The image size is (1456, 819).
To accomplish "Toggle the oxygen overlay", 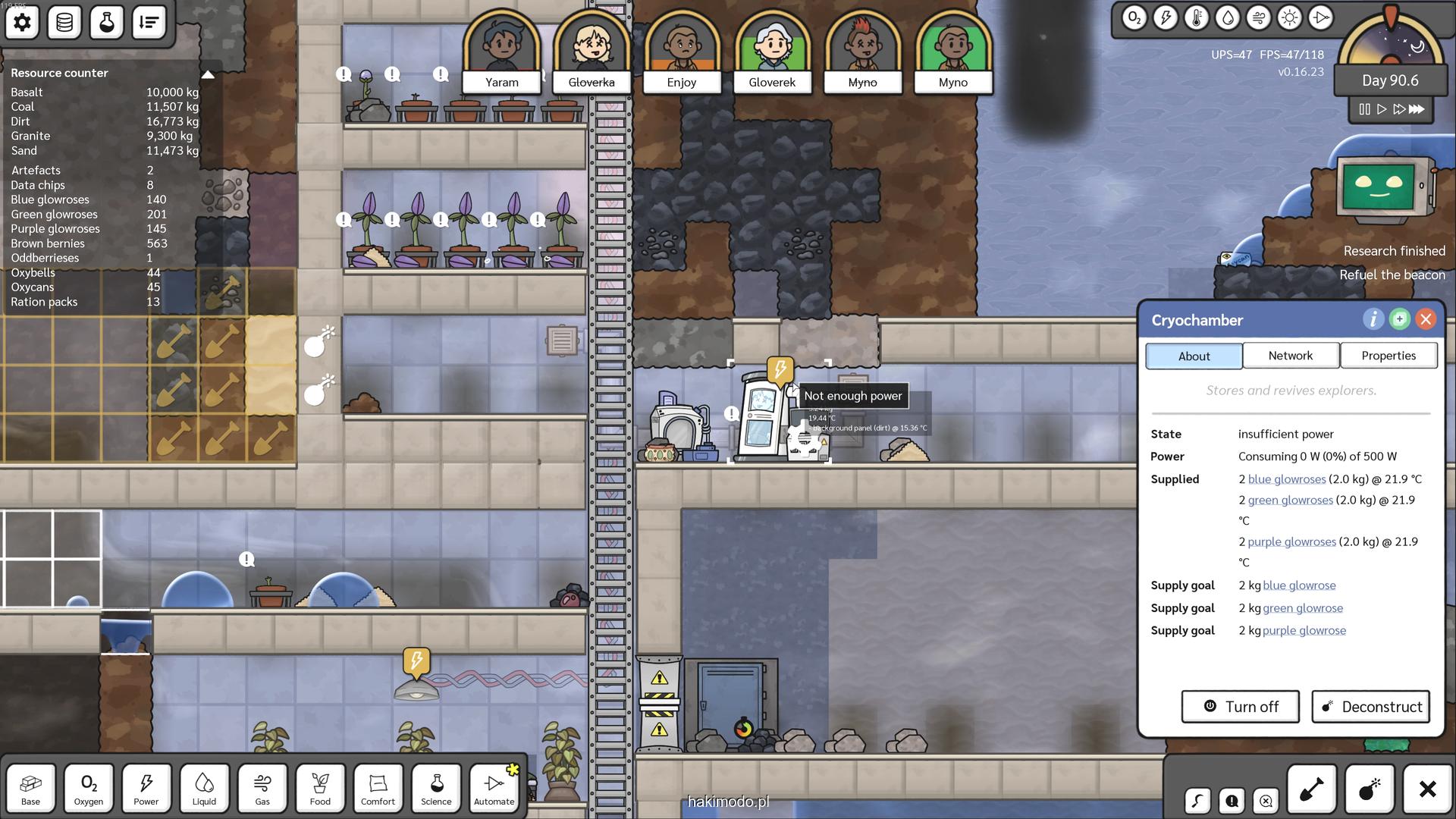I will pyautogui.click(x=1134, y=18).
